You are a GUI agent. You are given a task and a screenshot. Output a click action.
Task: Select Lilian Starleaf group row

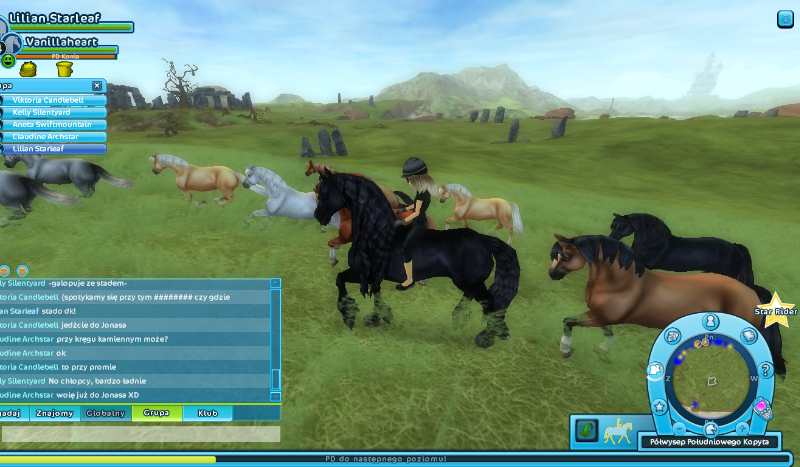pyautogui.click(x=52, y=149)
